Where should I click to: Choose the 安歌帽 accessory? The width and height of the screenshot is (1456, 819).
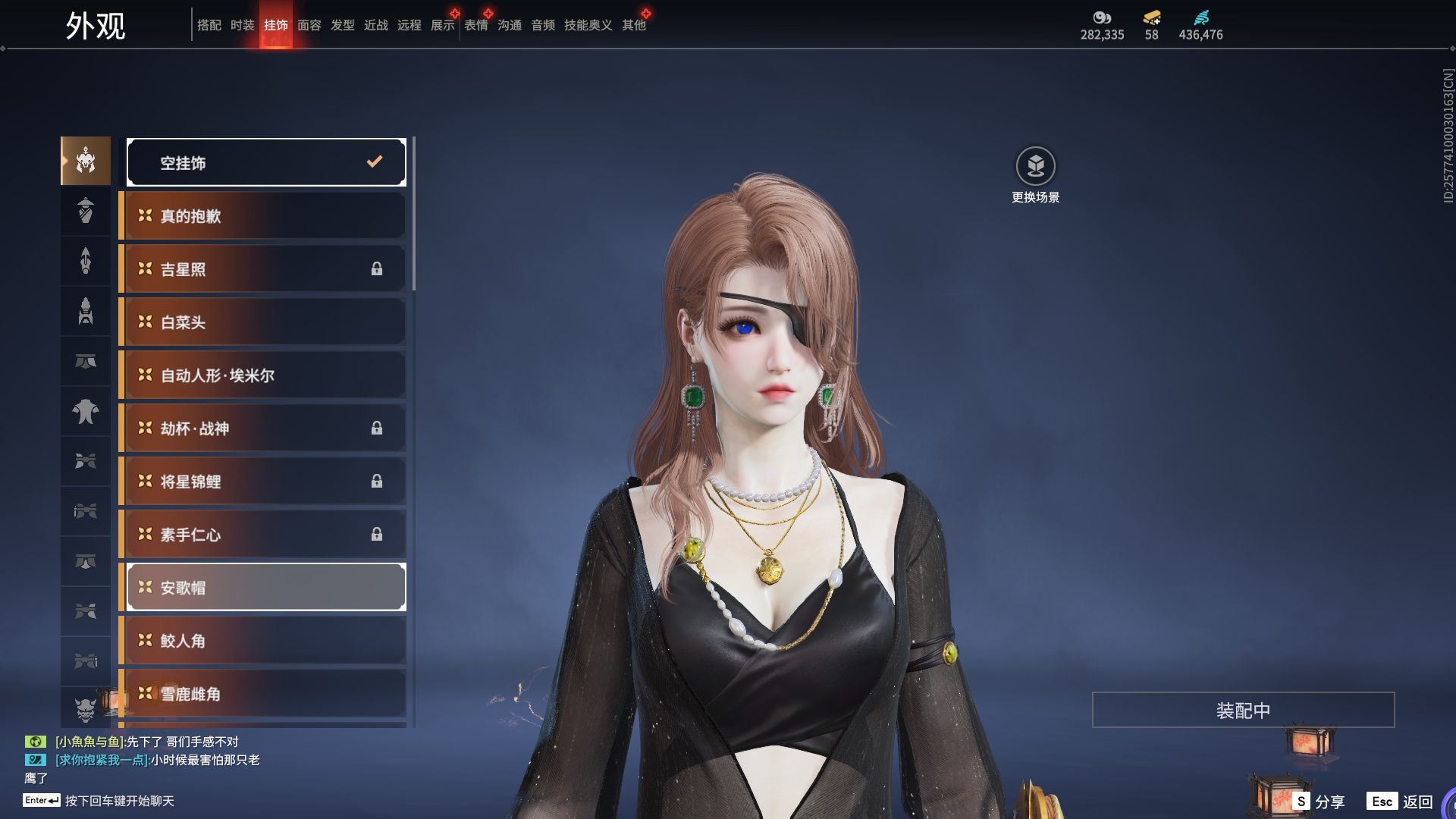click(266, 587)
